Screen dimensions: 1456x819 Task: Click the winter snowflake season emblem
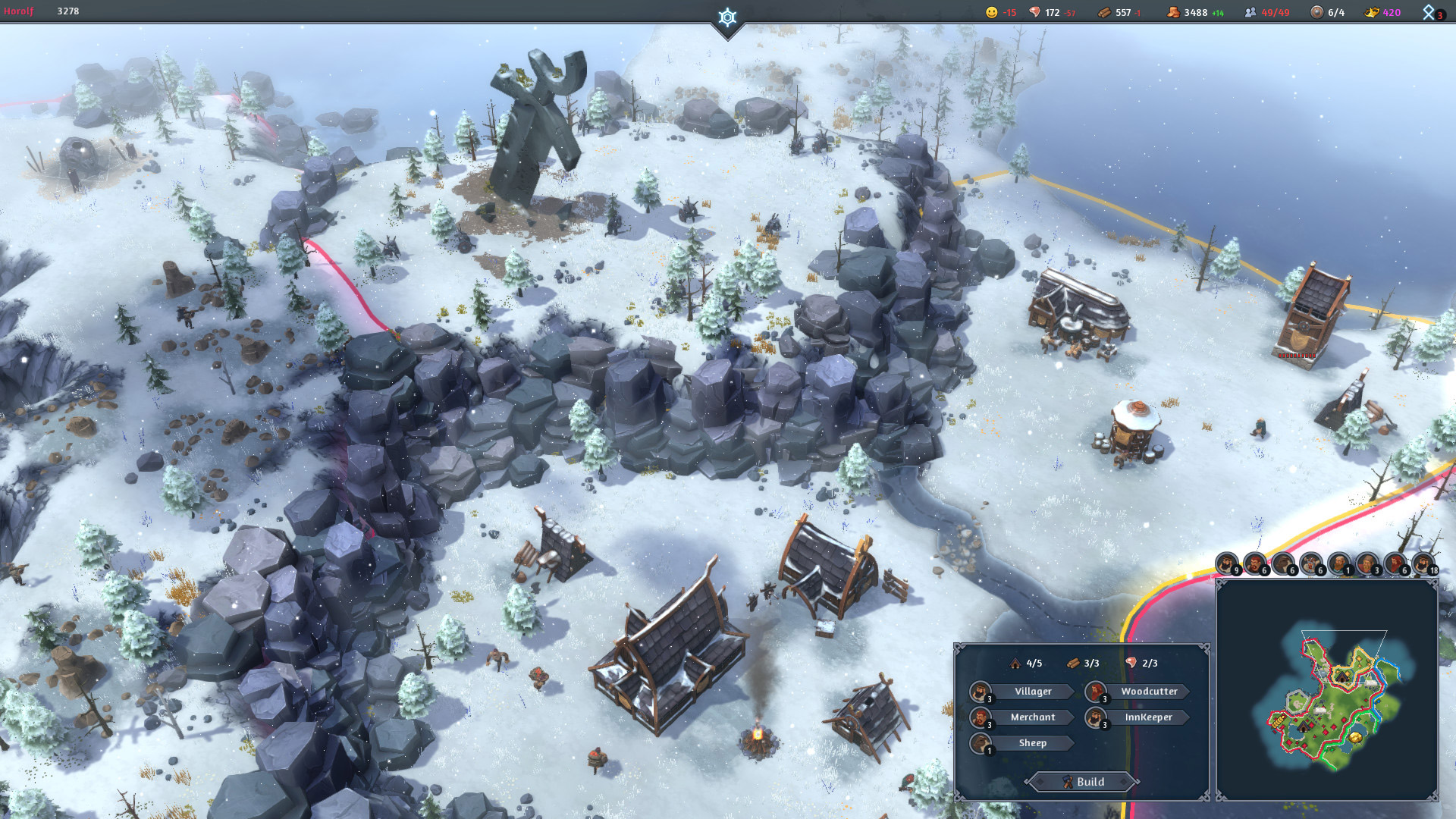(727, 17)
